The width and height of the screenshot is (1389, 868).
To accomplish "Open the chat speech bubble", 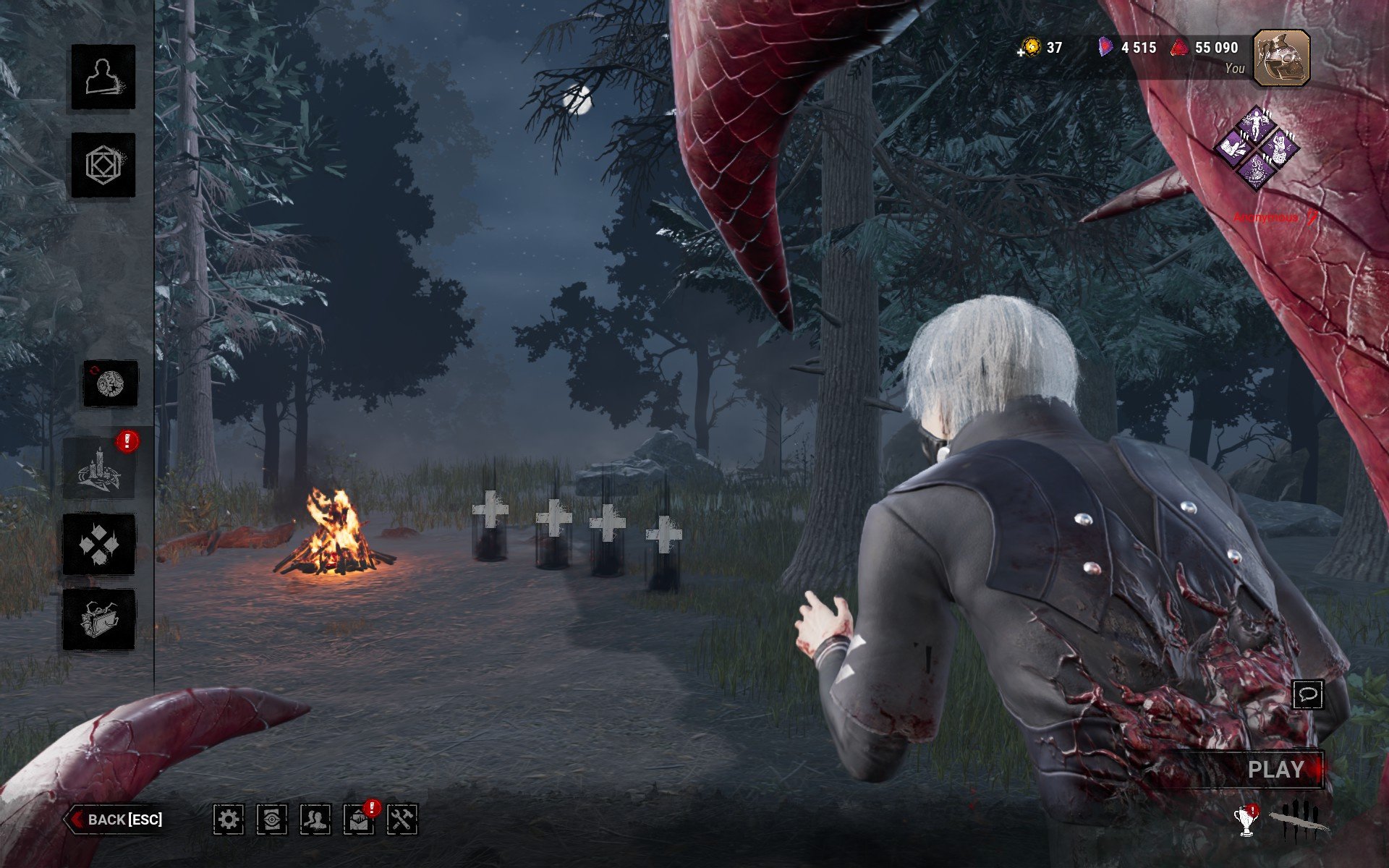I will (x=1308, y=695).
